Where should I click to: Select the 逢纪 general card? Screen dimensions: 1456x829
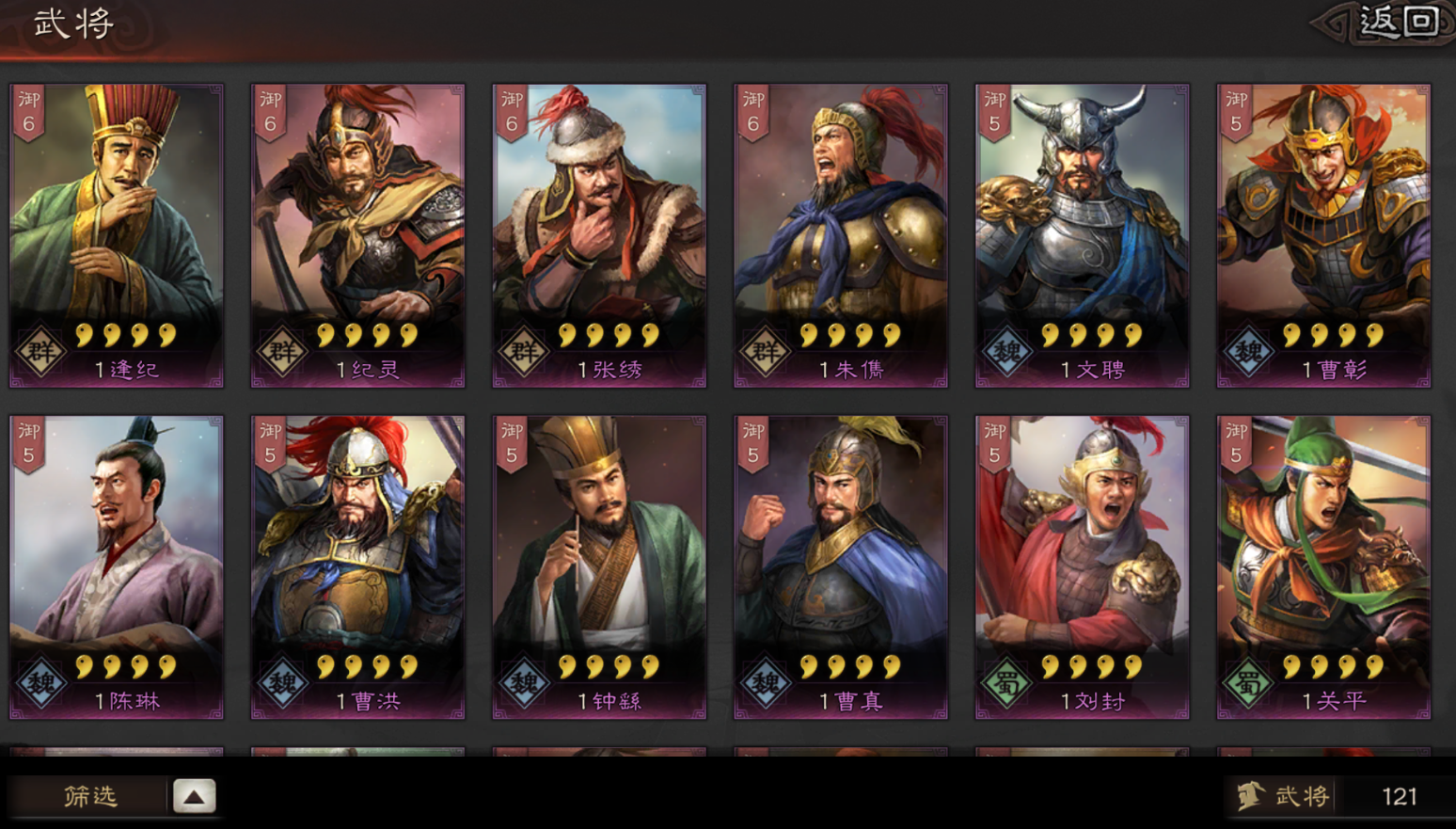point(117,235)
